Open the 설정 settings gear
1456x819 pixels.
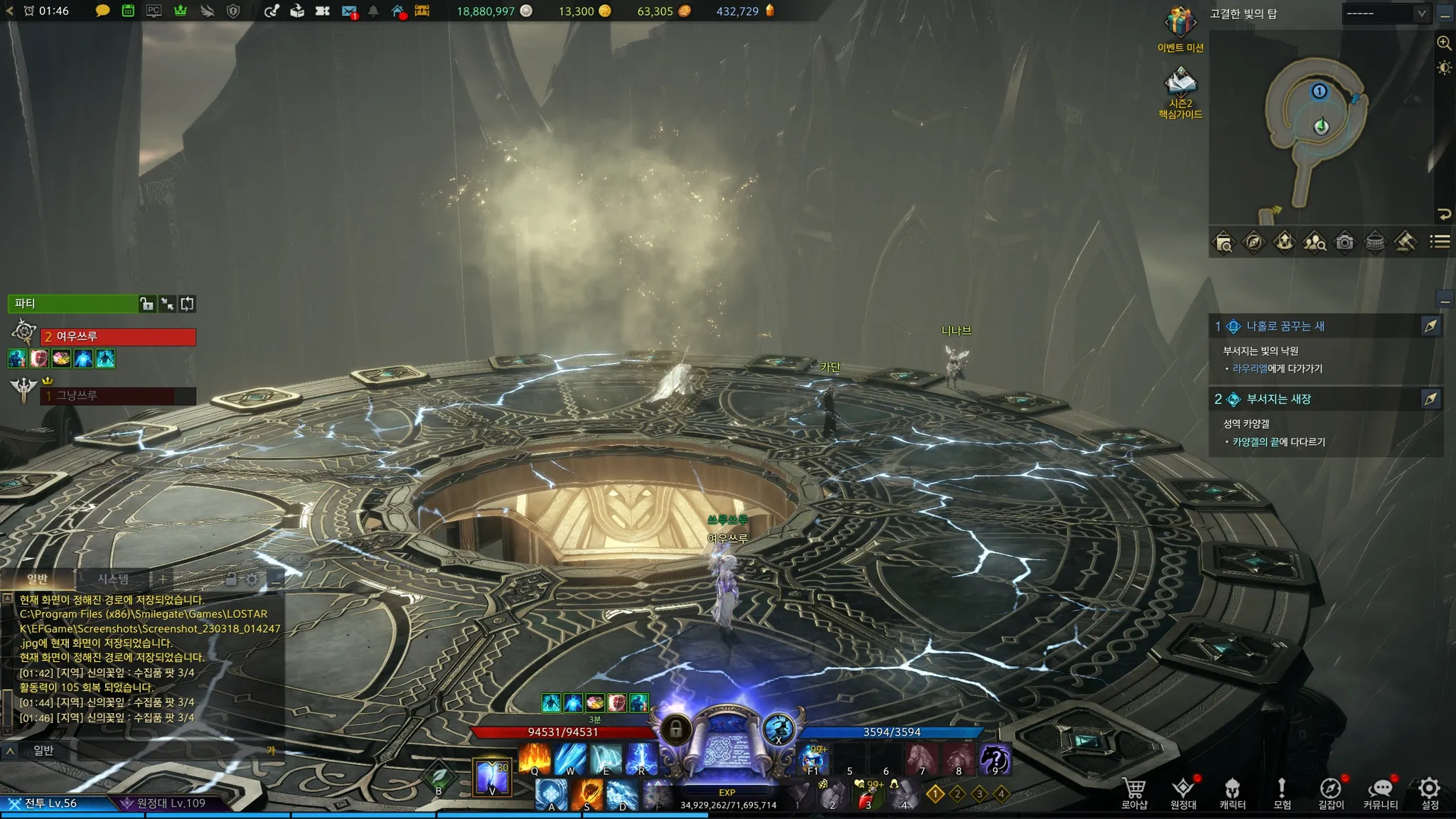click(1429, 792)
